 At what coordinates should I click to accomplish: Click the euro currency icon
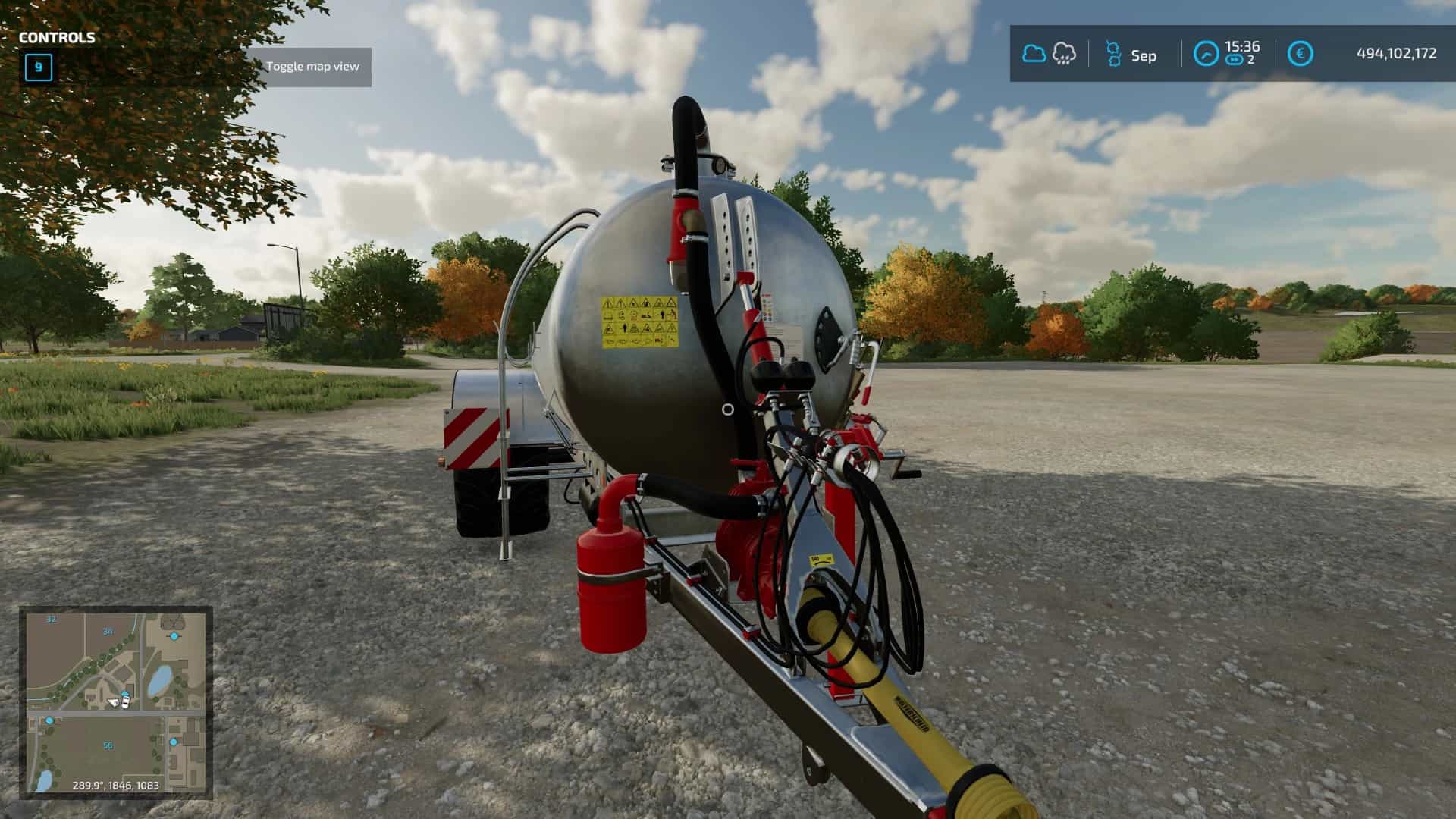click(1300, 54)
